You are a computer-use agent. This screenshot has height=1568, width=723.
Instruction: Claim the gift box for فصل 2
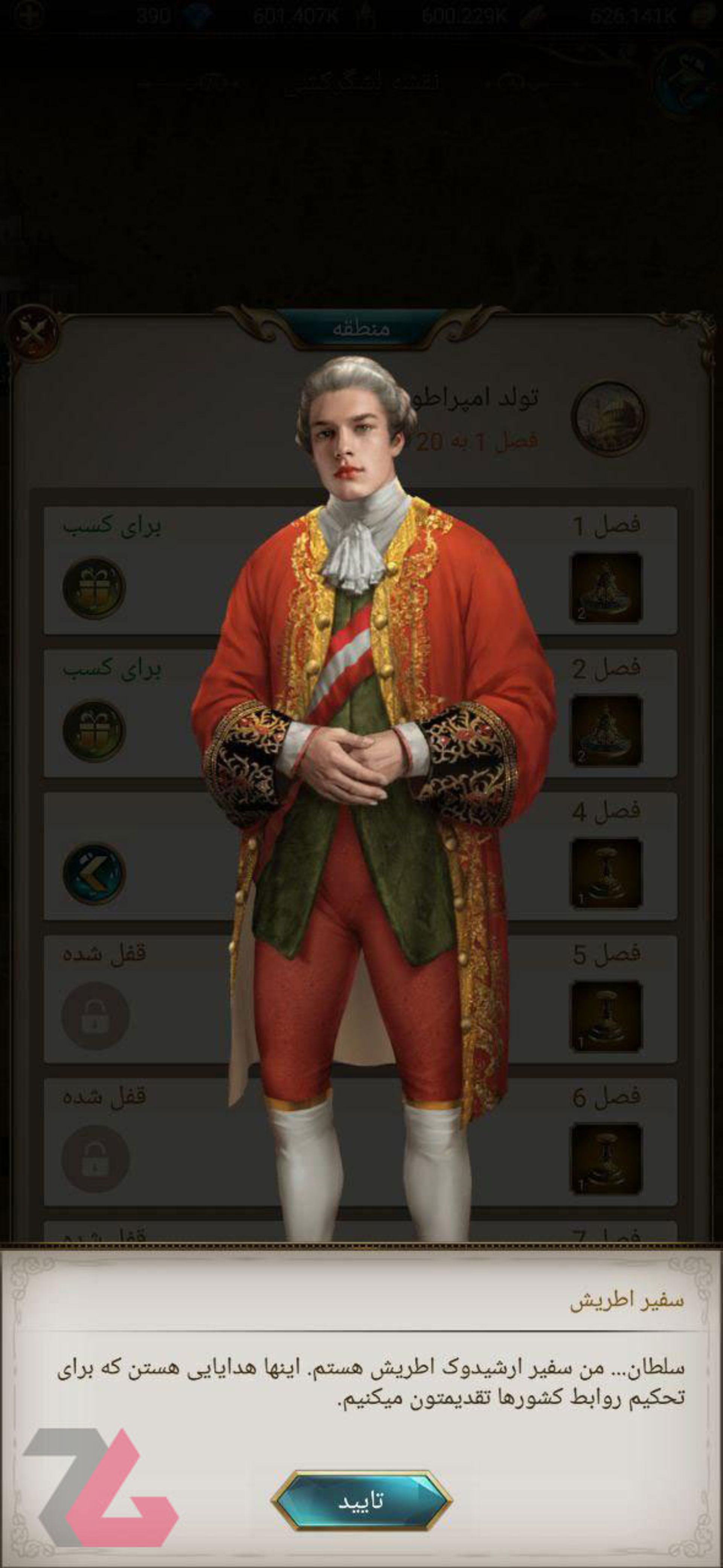pos(94,730)
